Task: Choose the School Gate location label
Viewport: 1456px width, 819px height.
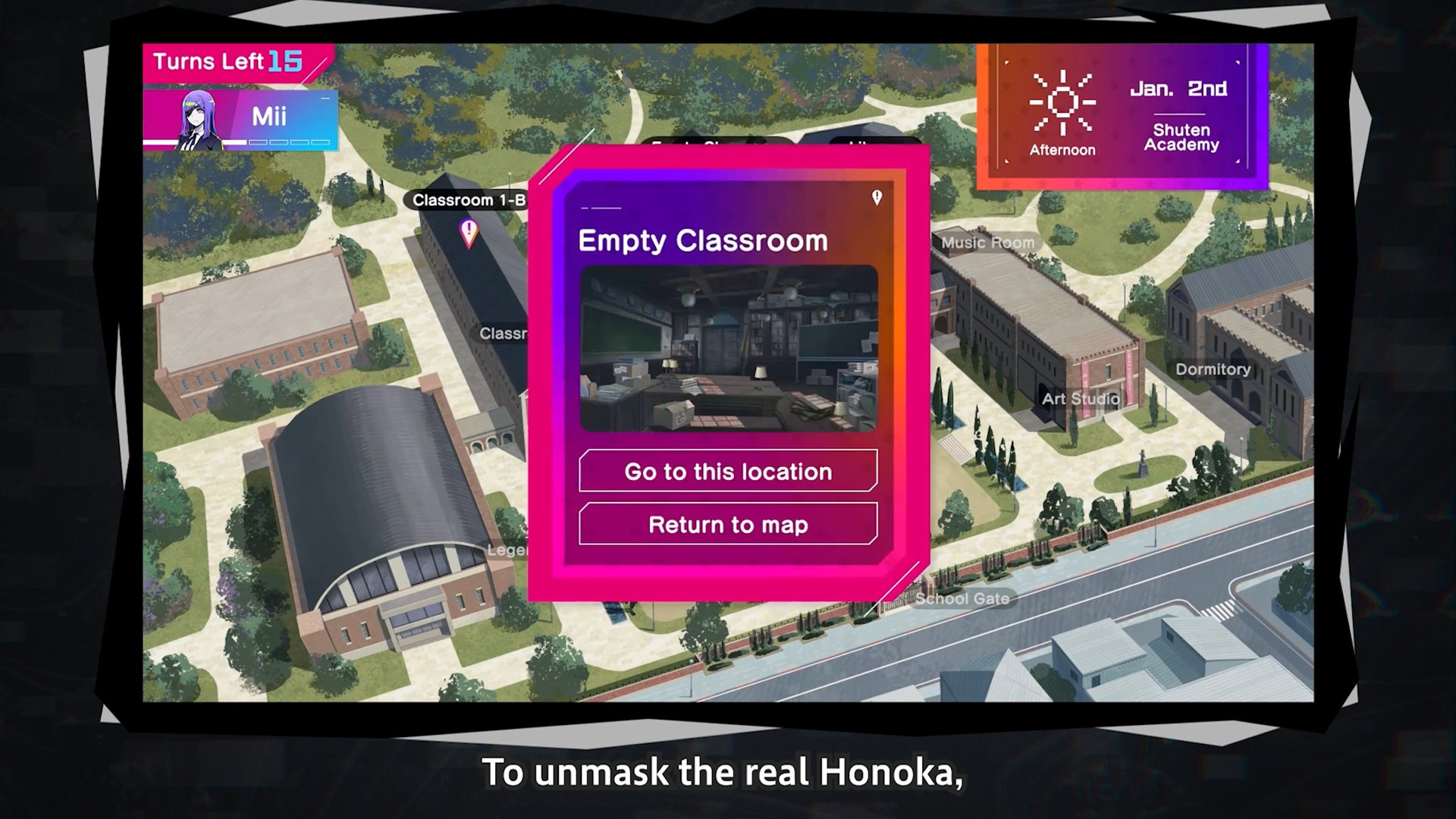Action: pyautogui.click(x=962, y=598)
